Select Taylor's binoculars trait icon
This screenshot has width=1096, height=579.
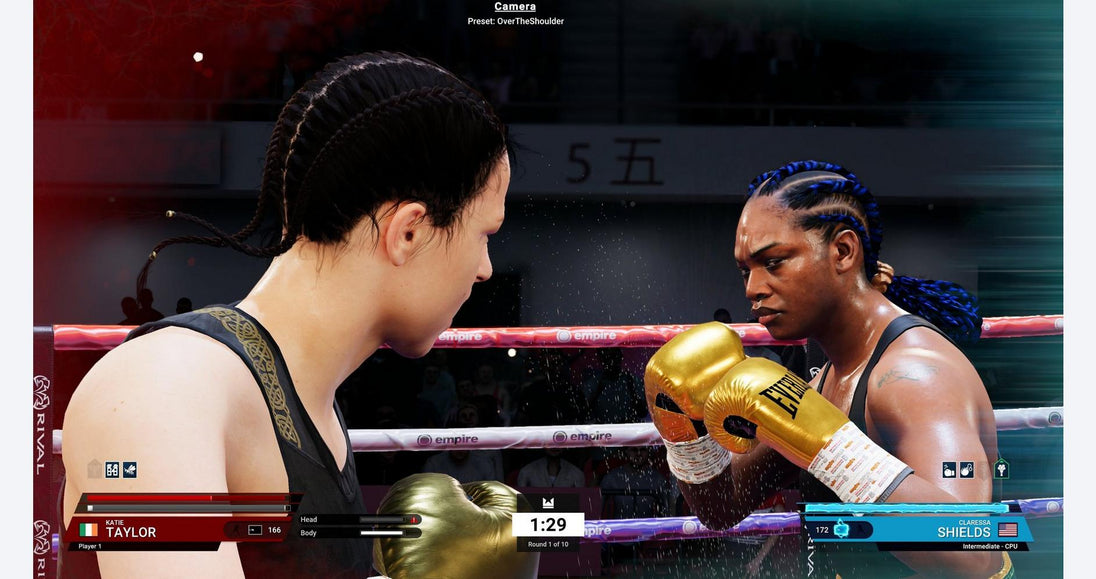click(x=112, y=469)
